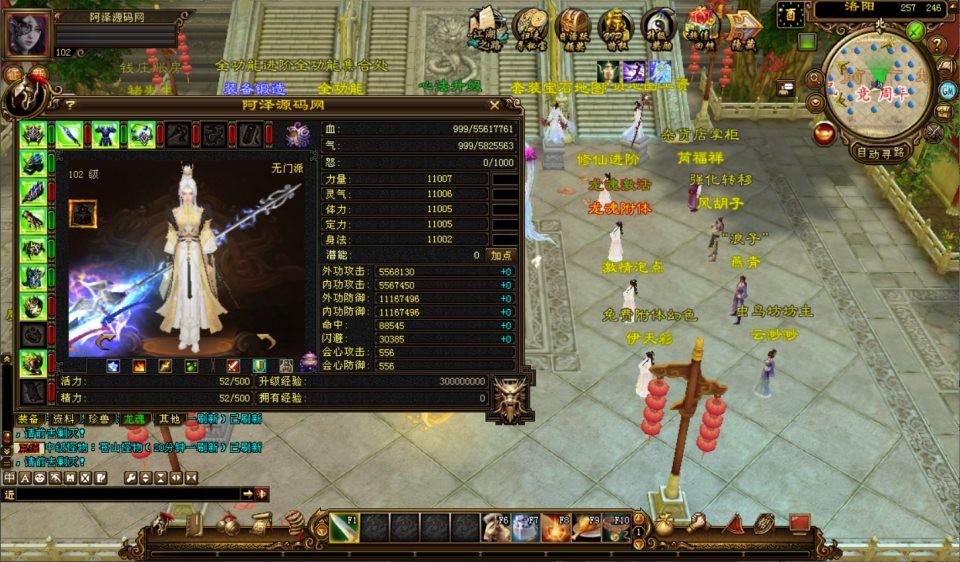This screenshot has width=960, height=562.
Task: Select the helmet equipment slot
Action: point(34,134)
